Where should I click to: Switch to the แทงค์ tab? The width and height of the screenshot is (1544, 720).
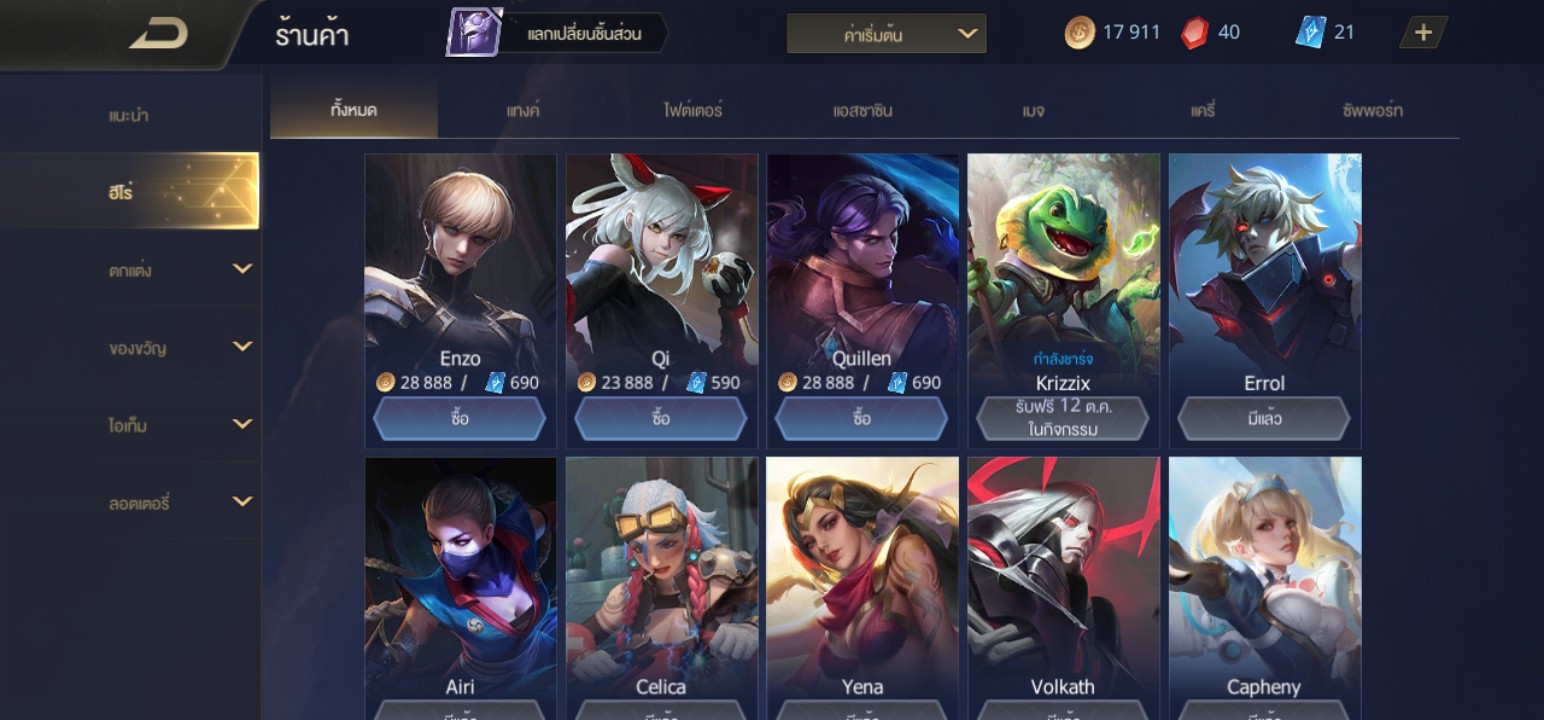522,111
